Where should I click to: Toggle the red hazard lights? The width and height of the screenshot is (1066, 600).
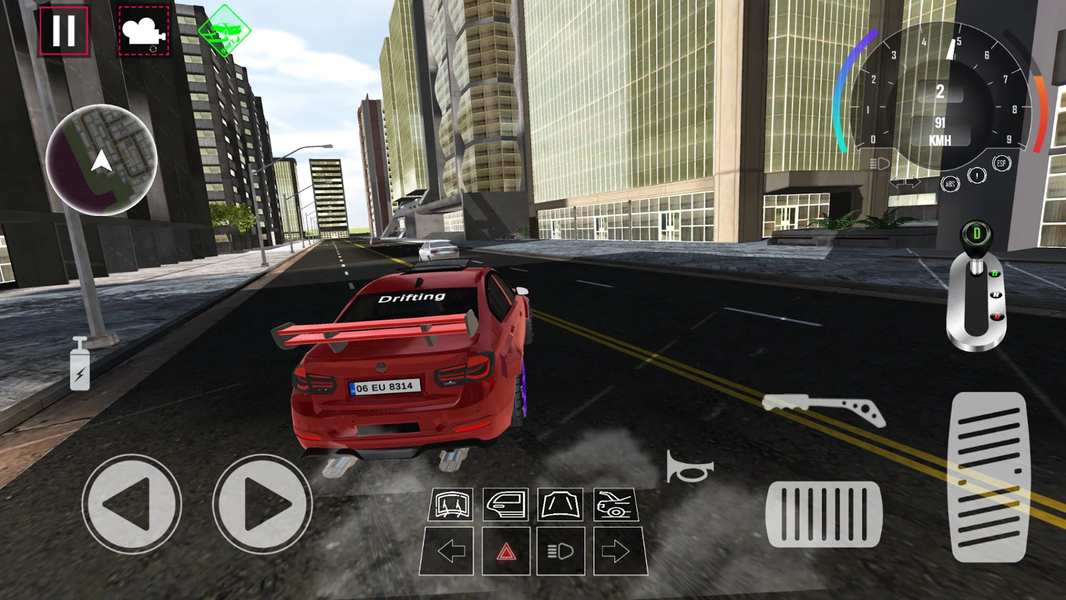click(x=506, y=551)
